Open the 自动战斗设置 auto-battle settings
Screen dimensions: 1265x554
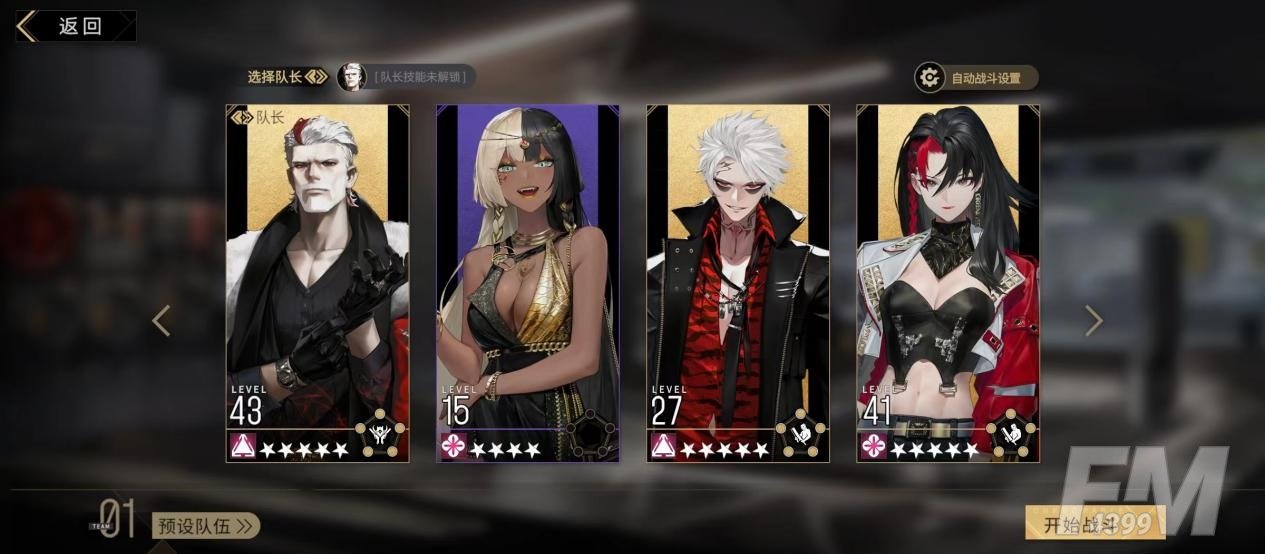pyautogui.click(x=976, y=78)
